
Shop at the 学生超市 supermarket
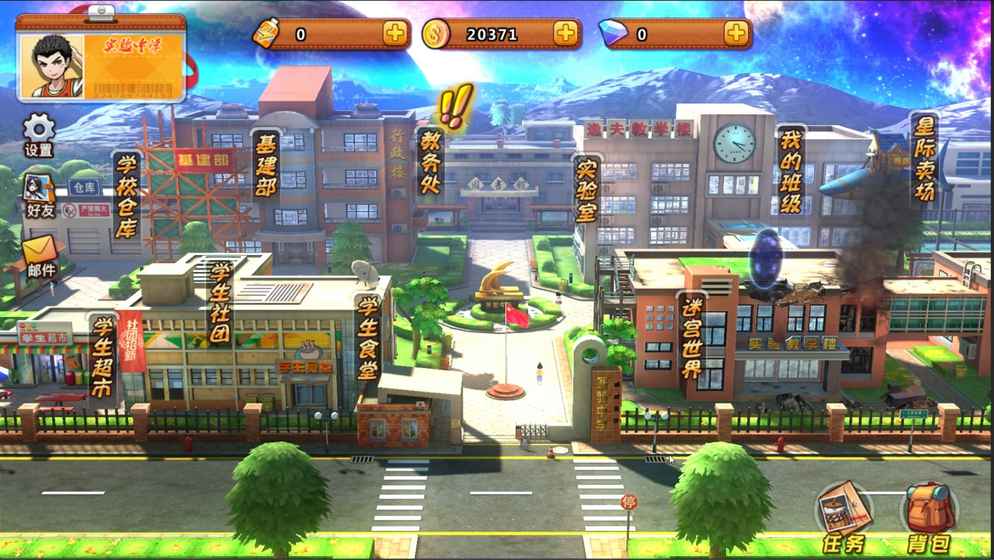point(101,356)
